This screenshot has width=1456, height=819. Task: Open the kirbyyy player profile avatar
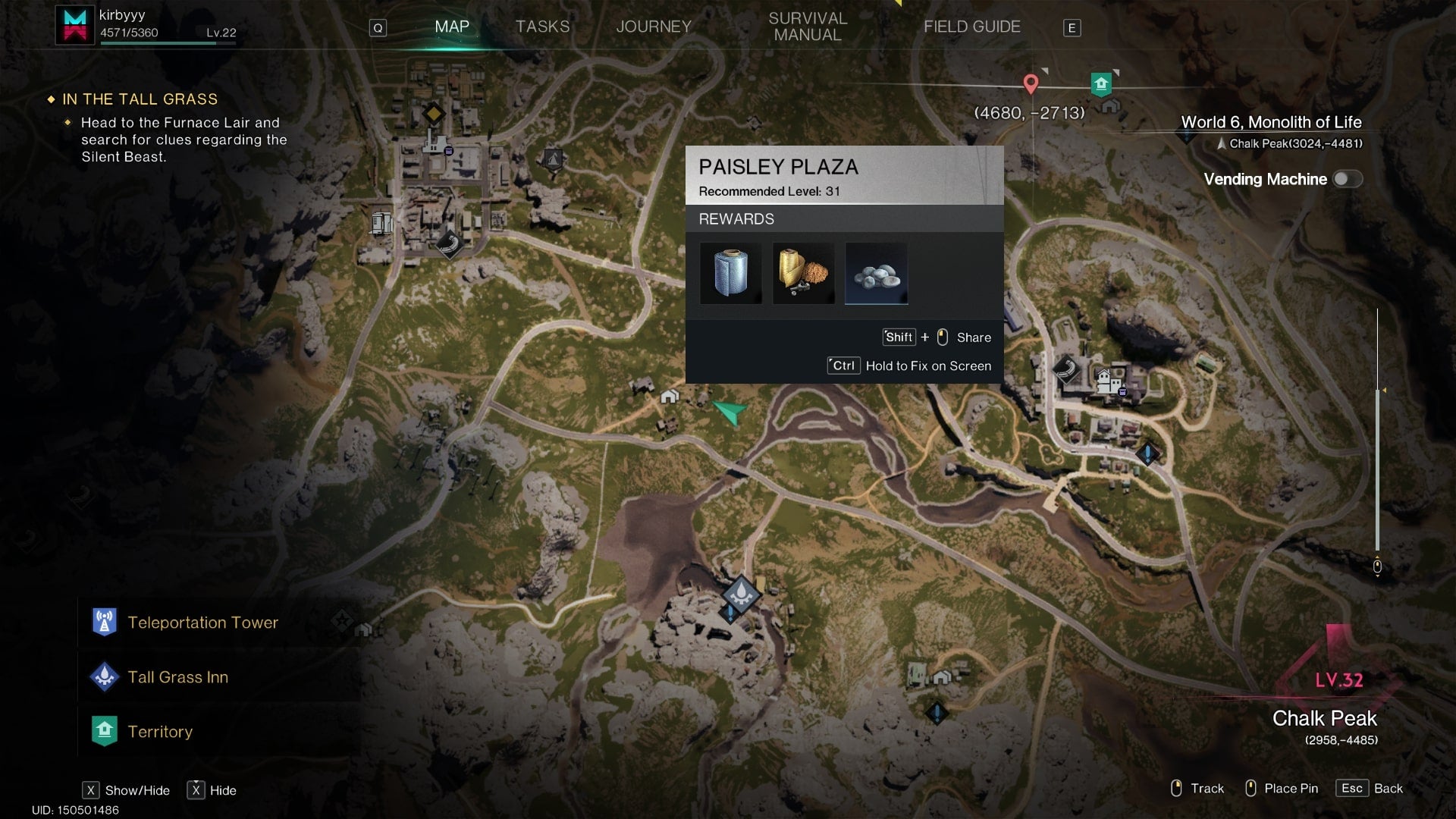click(x=74, y=24)
